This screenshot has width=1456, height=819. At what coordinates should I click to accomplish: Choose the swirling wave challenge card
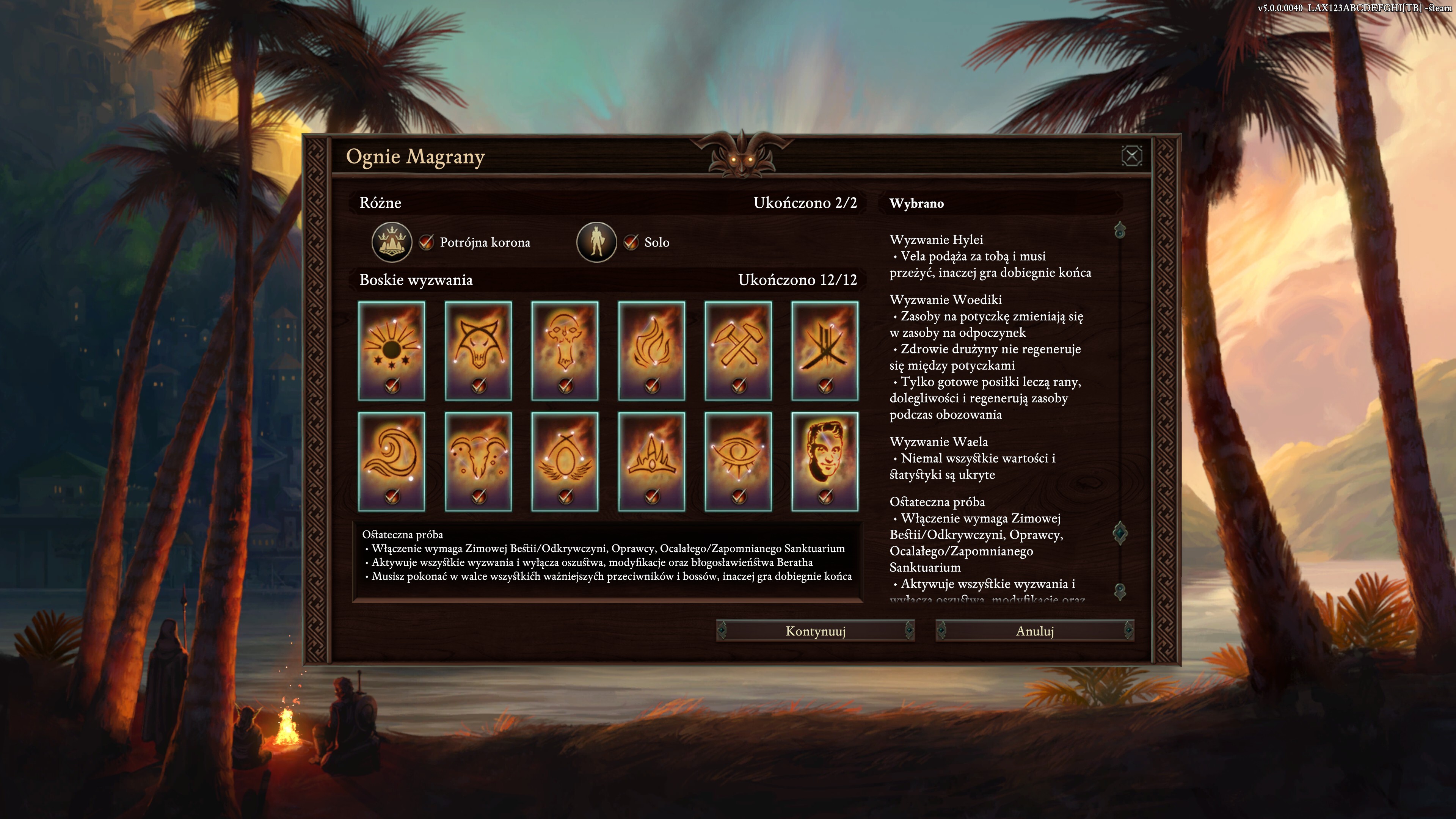pos(391,461)
